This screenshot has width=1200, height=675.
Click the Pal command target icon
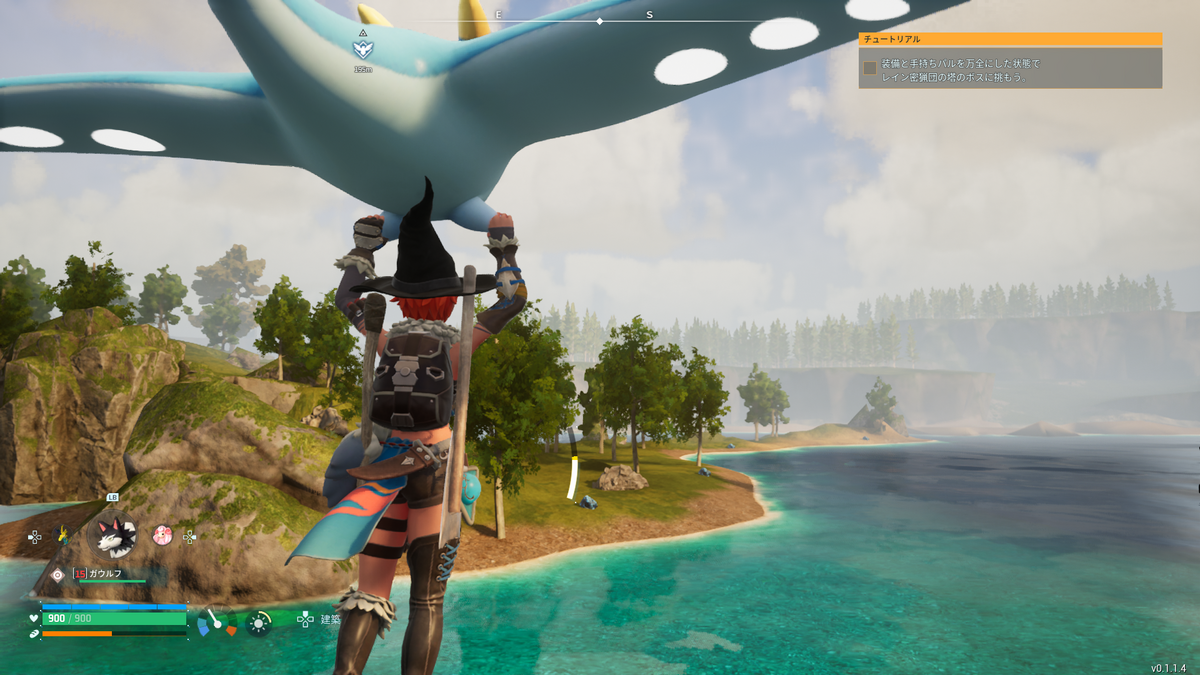(57, 575)
